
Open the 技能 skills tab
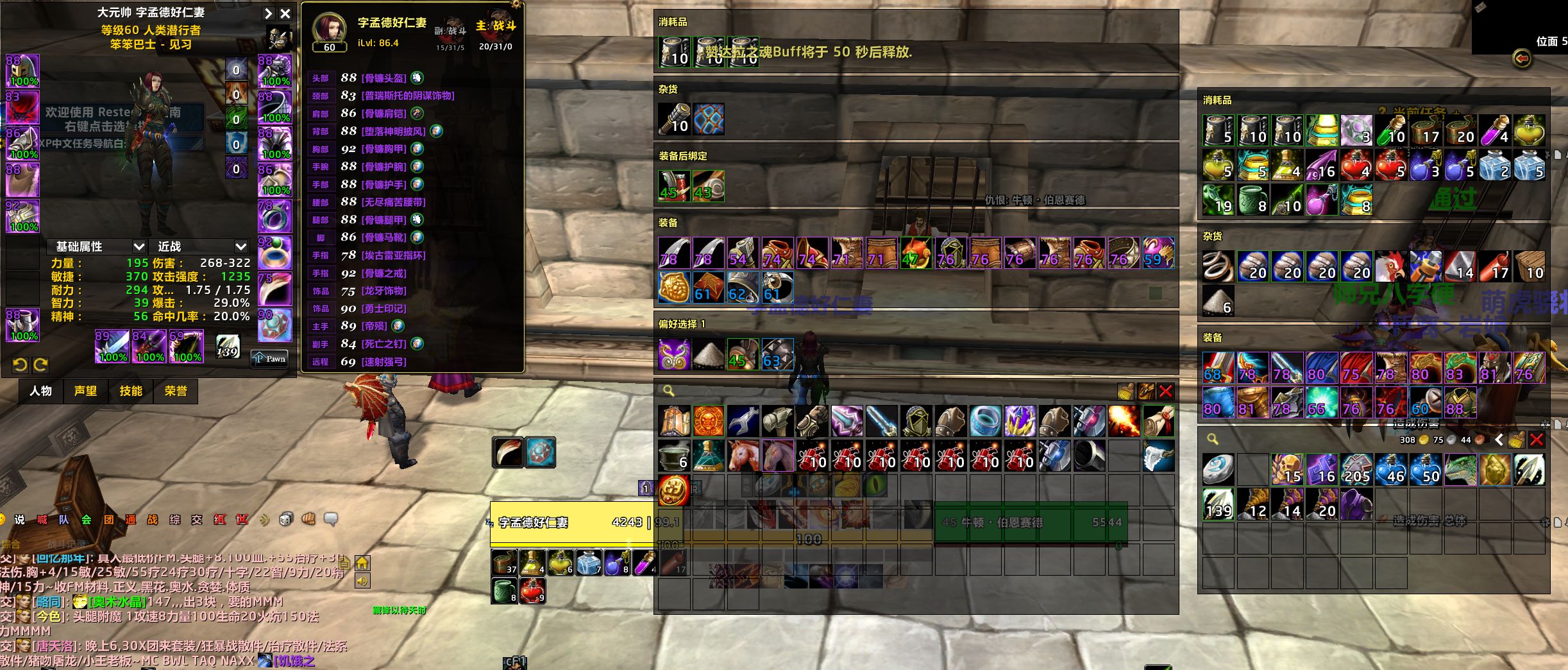pyautogui.click(x=131, y=391)
